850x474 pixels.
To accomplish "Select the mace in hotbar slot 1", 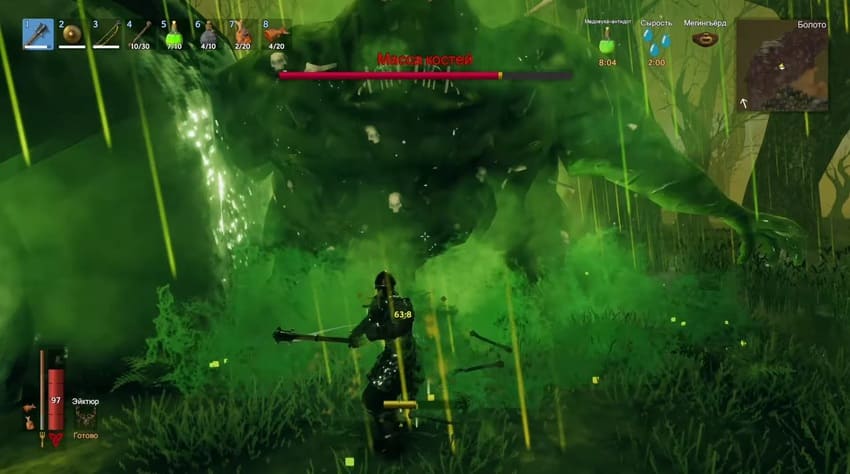I will point(38,33).
